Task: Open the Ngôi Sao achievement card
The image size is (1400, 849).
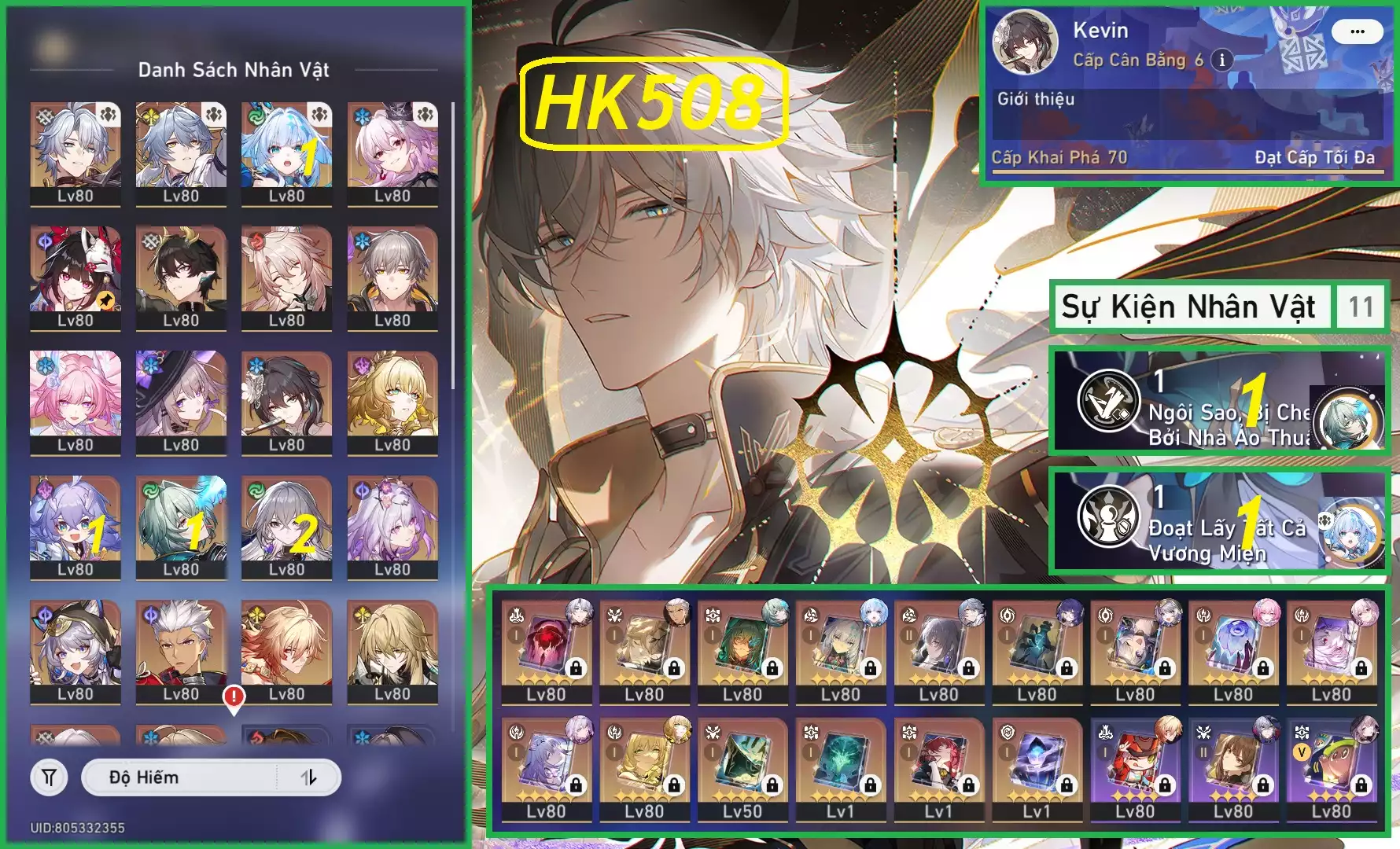Action: [x=1219, y=401]
